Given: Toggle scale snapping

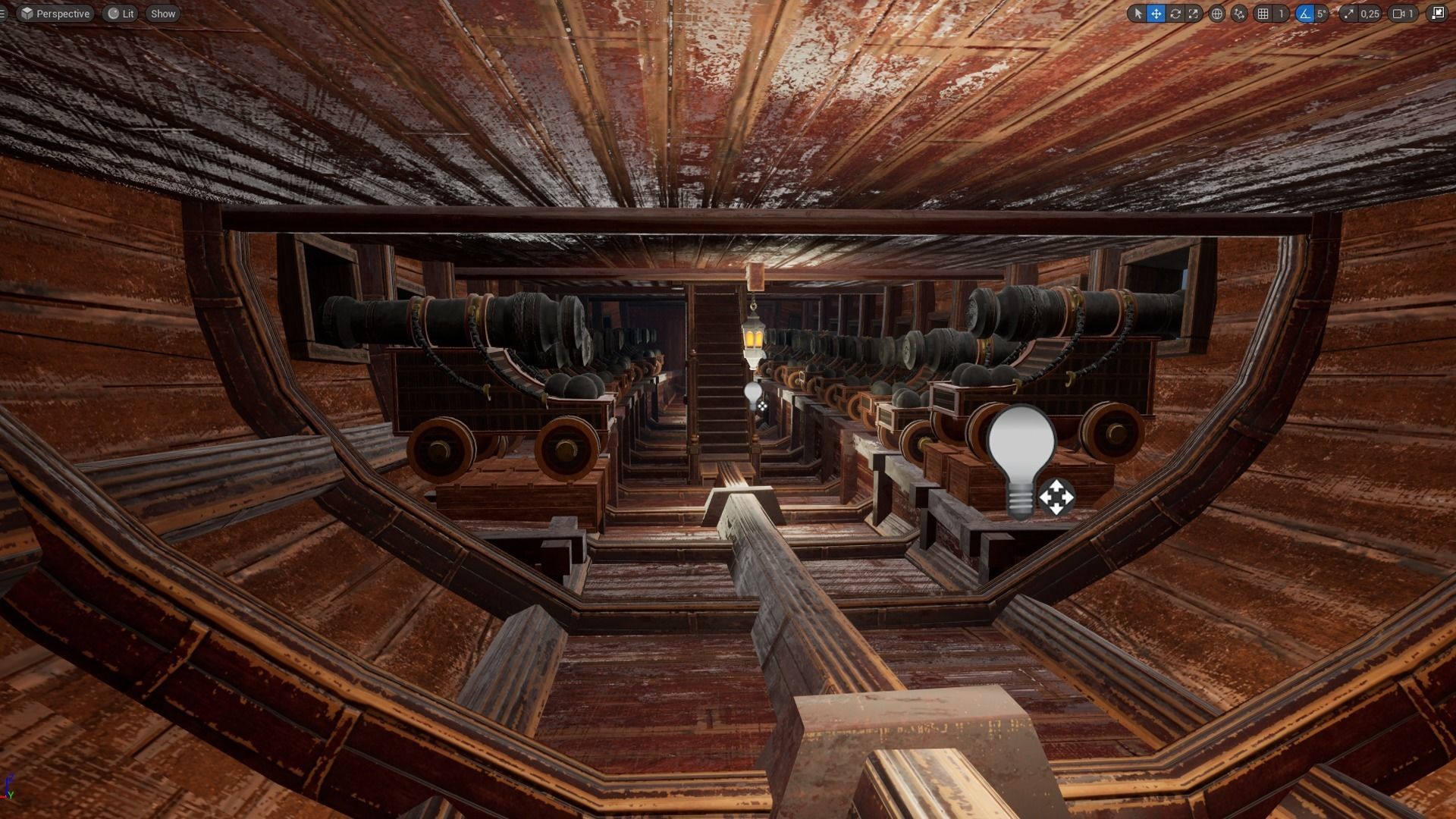Looking at the screenshot, I should click(1348, 14).
